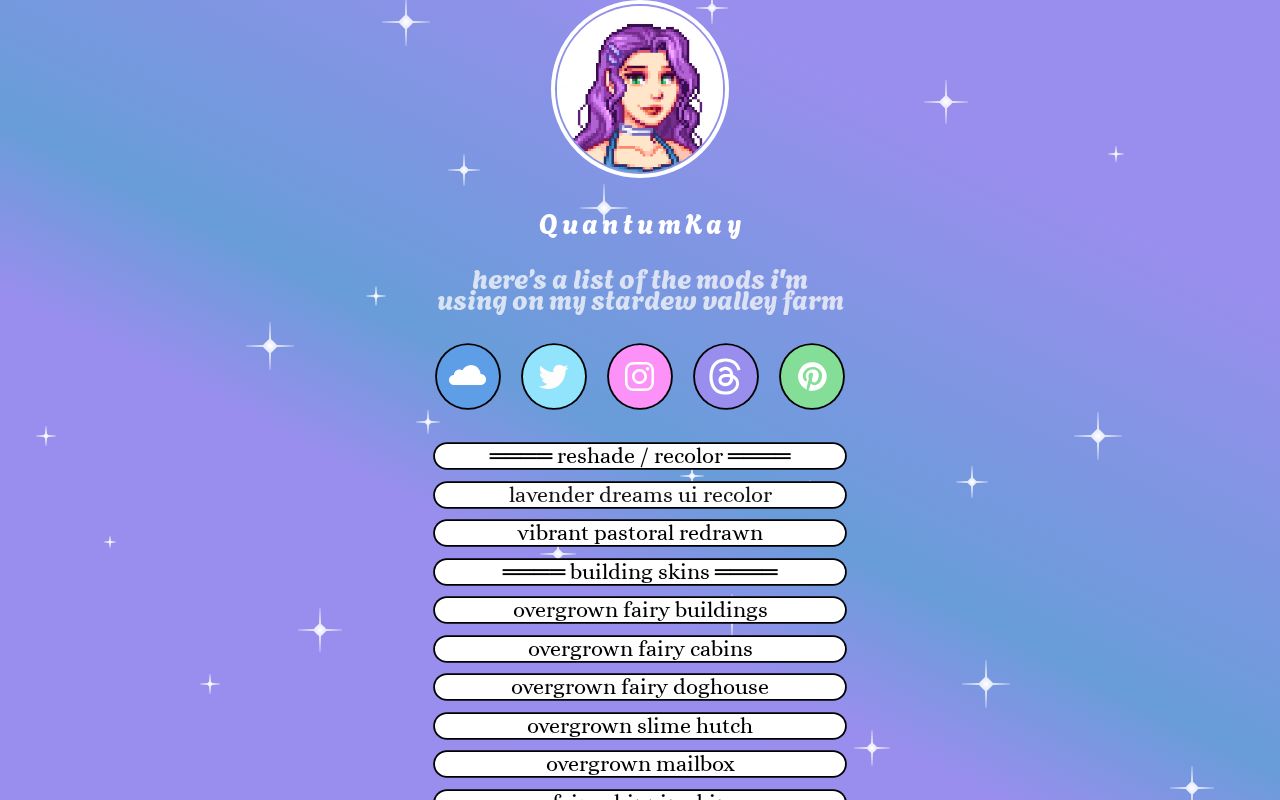
Task: Click the QuantumKay username text
Action: (x=640, y=224)
